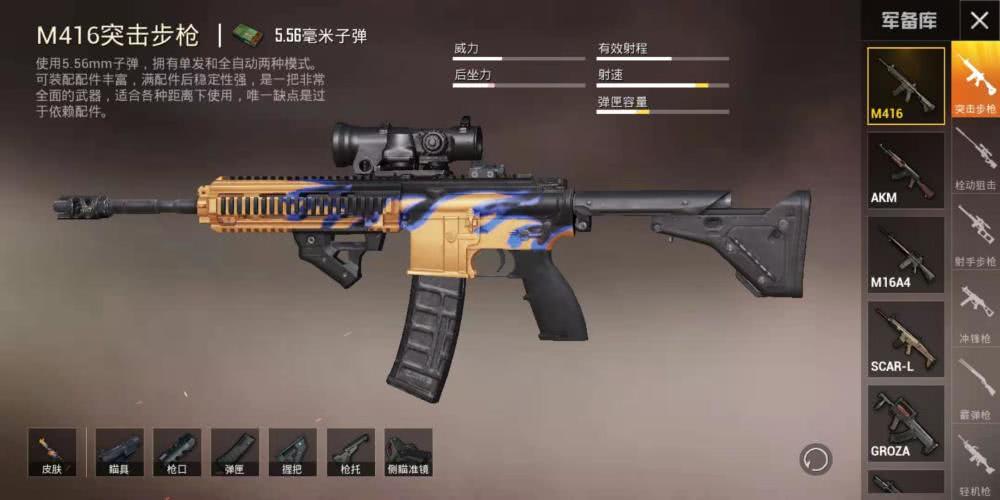Viewport: 1000px width, 500px height.
Task: View the SCAR-L weapon
Action: pyautogui.click(x=905, y=338)
